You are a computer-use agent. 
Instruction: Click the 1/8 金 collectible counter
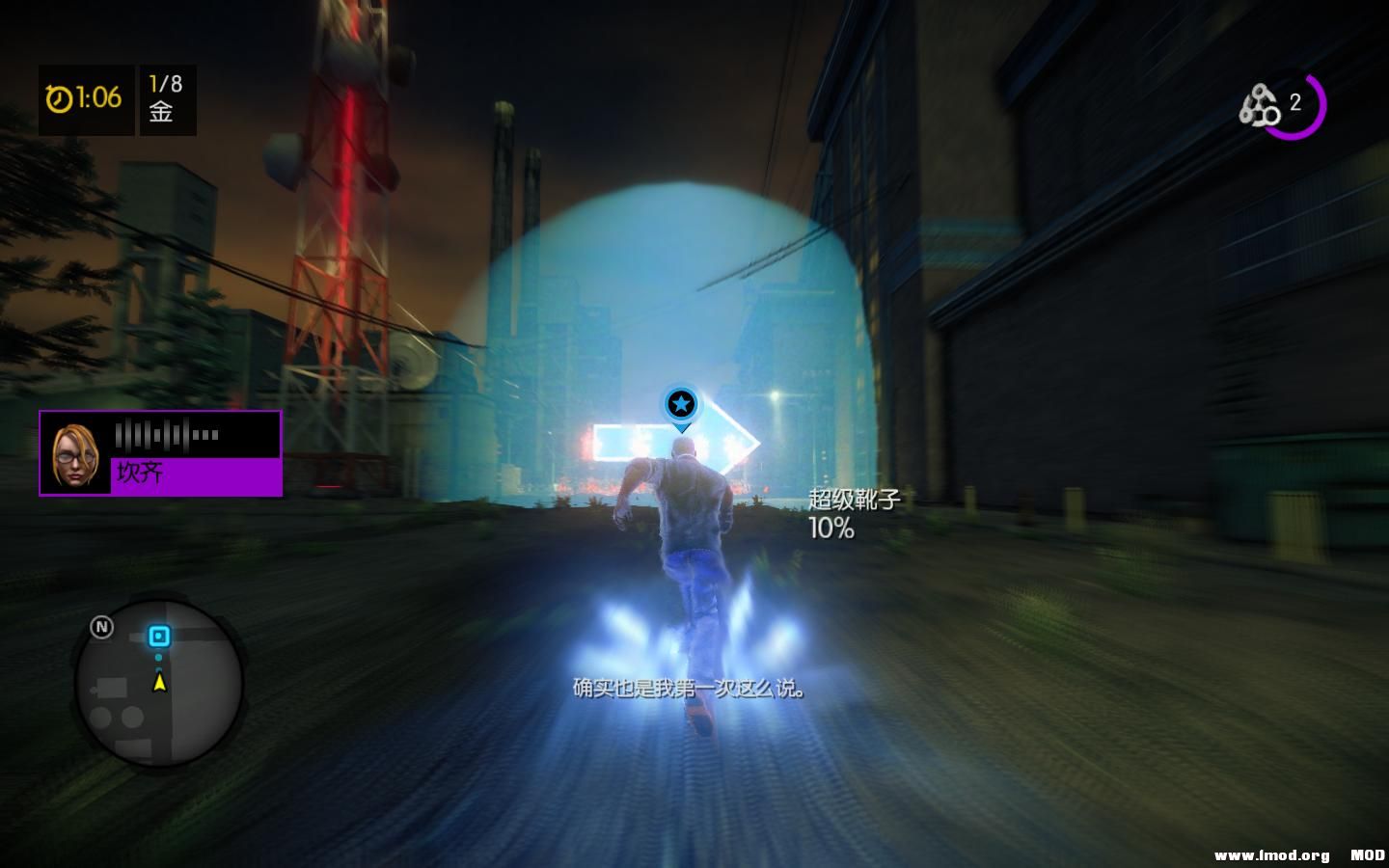[x=164, y=98]
